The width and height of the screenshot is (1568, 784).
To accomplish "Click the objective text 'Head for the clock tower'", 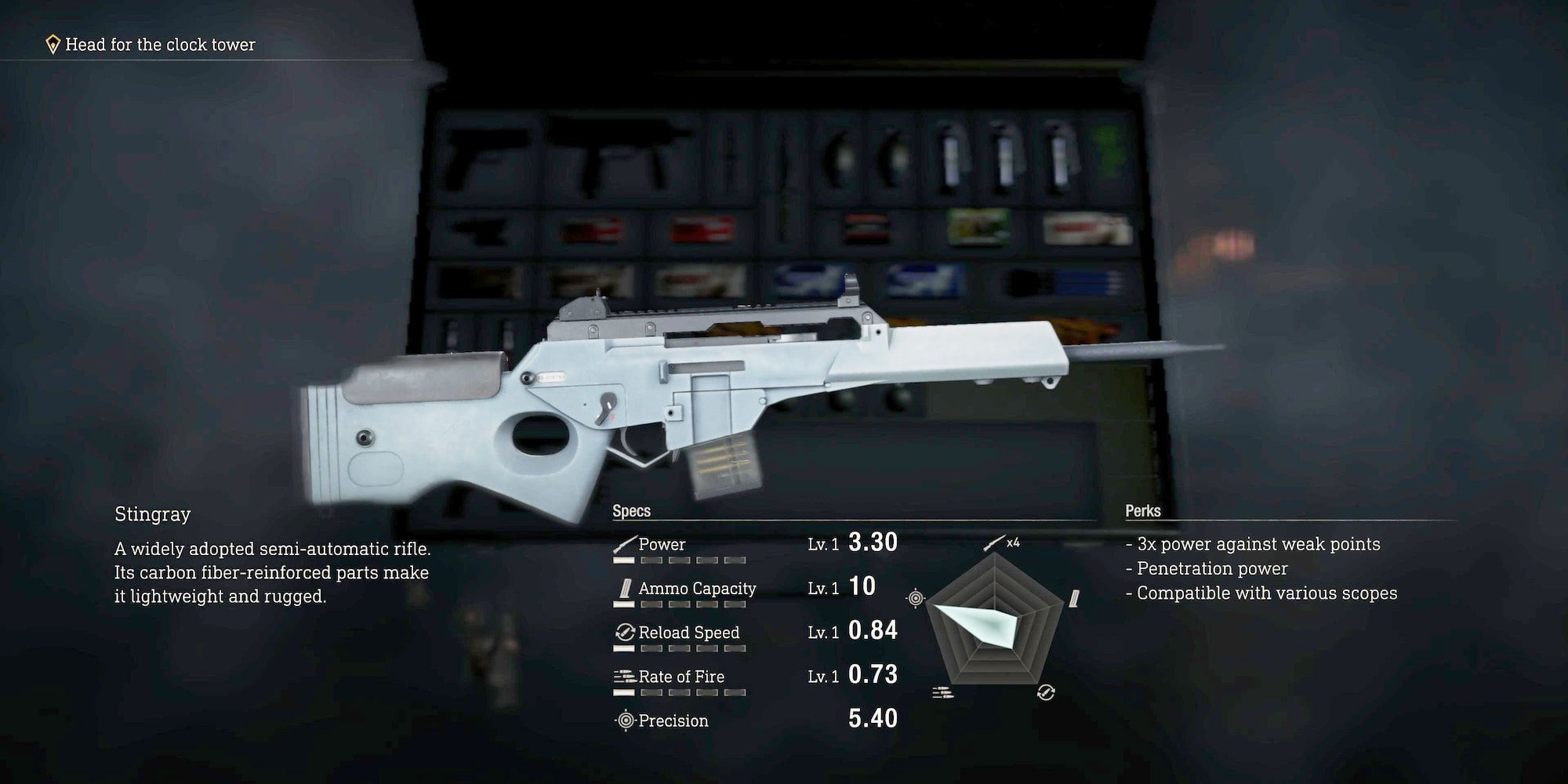I will pos(158,45).
